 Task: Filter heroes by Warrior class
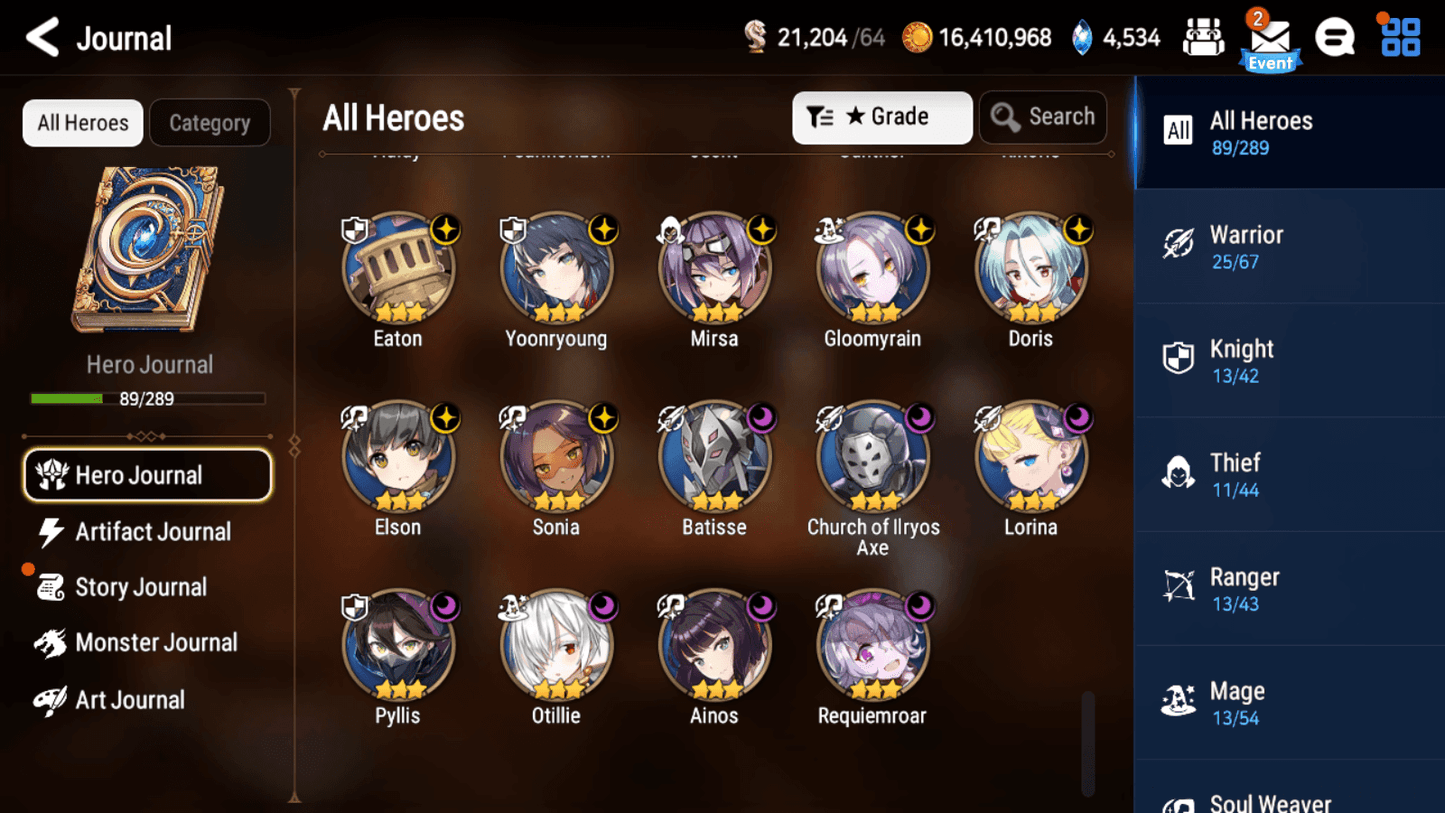point(1289,247)
